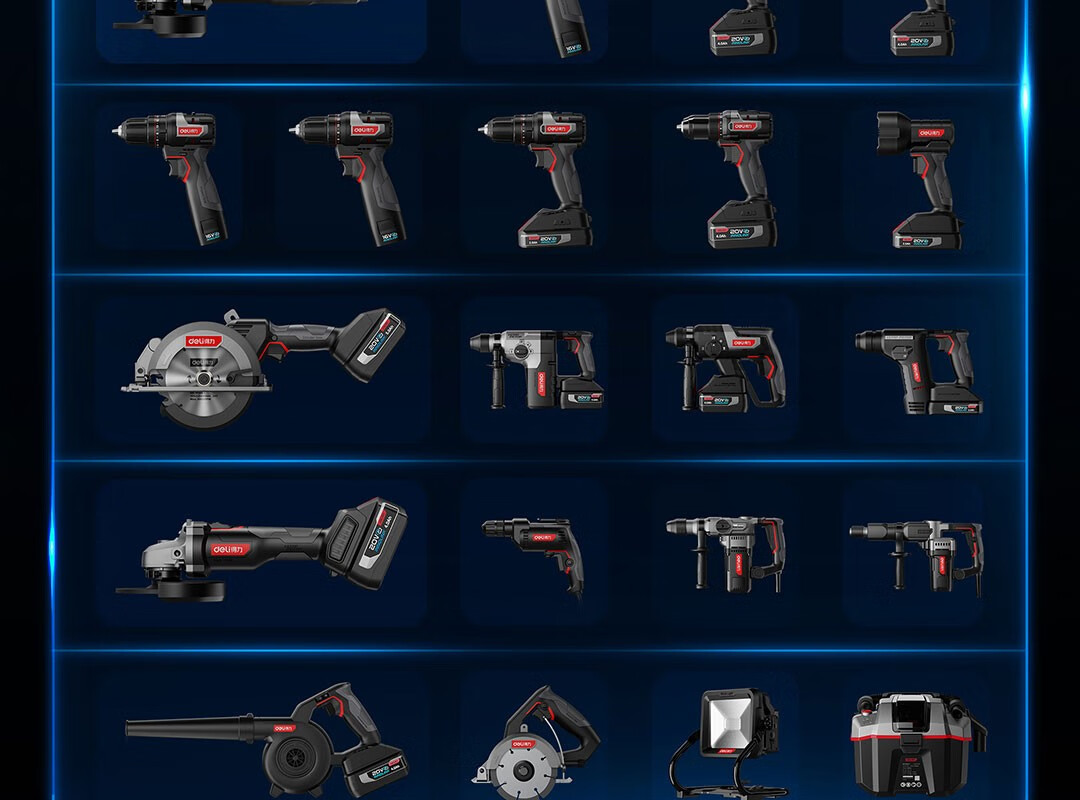
Task: Pick the cordless flashlight tile
Action: [x=918, y=180]
